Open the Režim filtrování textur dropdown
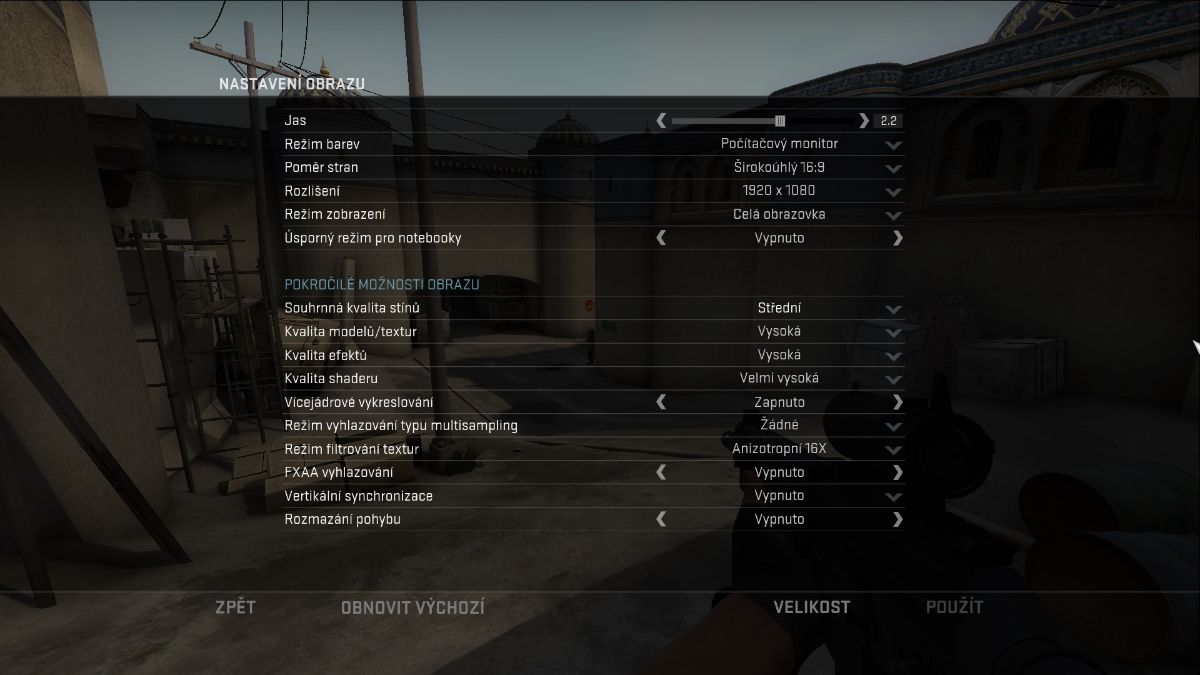The height and width of the screenshot is (675, 1200). (893, 449)
